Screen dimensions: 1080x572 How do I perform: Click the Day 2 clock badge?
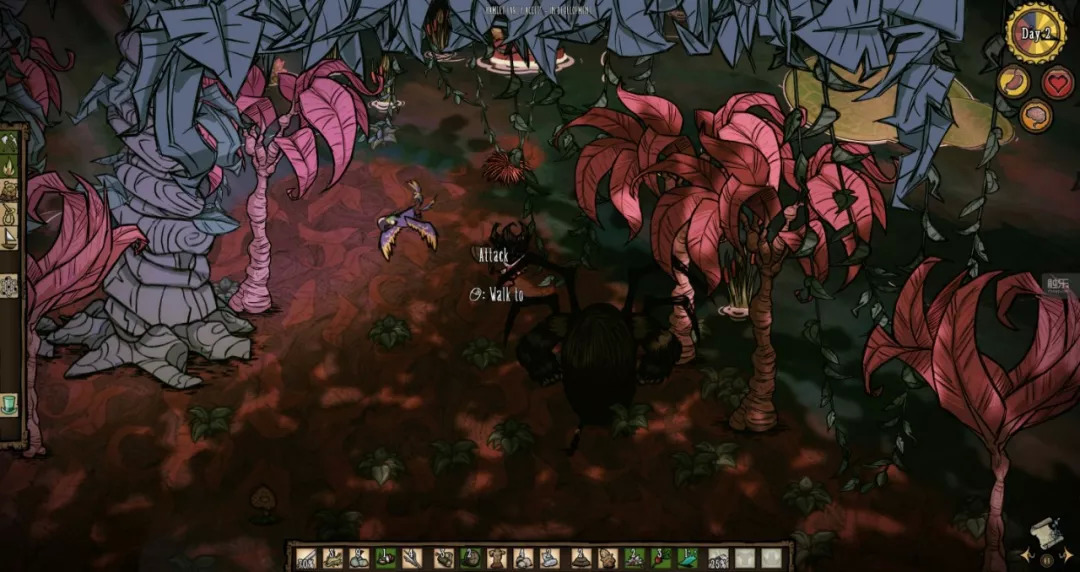pyautogui.click(x=1036, y=33)
